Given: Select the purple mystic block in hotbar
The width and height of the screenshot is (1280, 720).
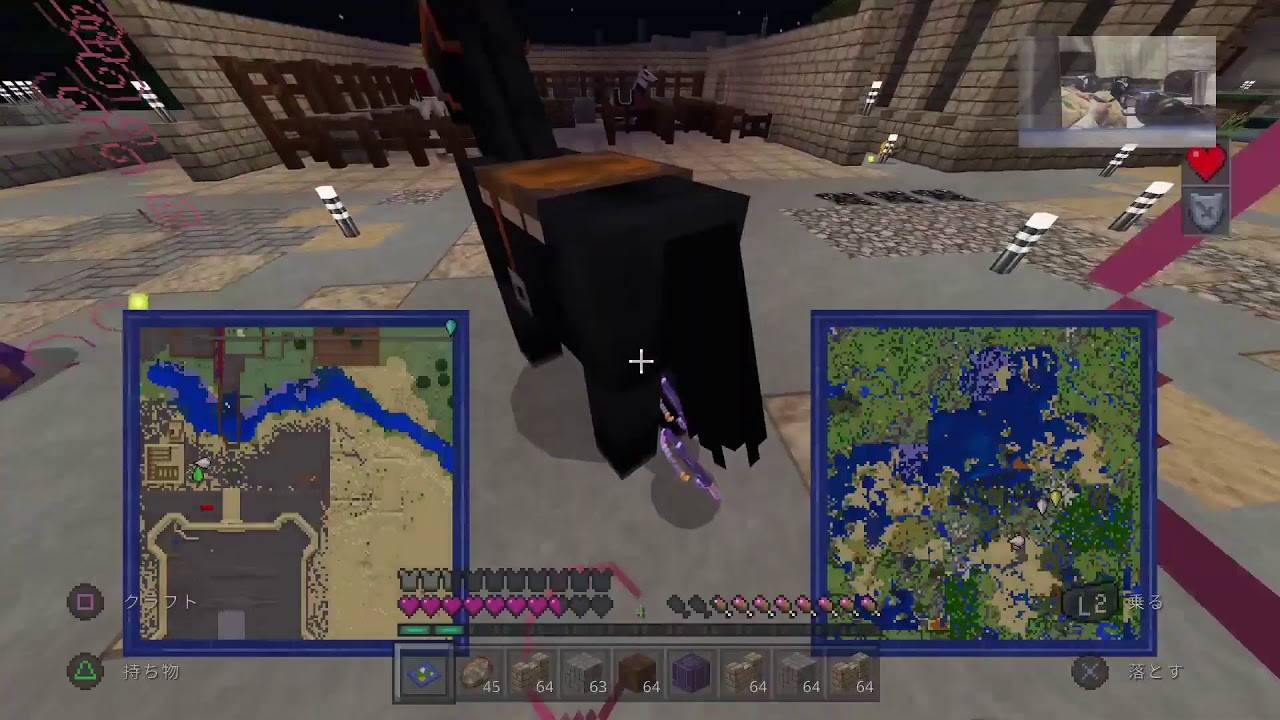Looking at the screenshot, I should pos(692,673).
